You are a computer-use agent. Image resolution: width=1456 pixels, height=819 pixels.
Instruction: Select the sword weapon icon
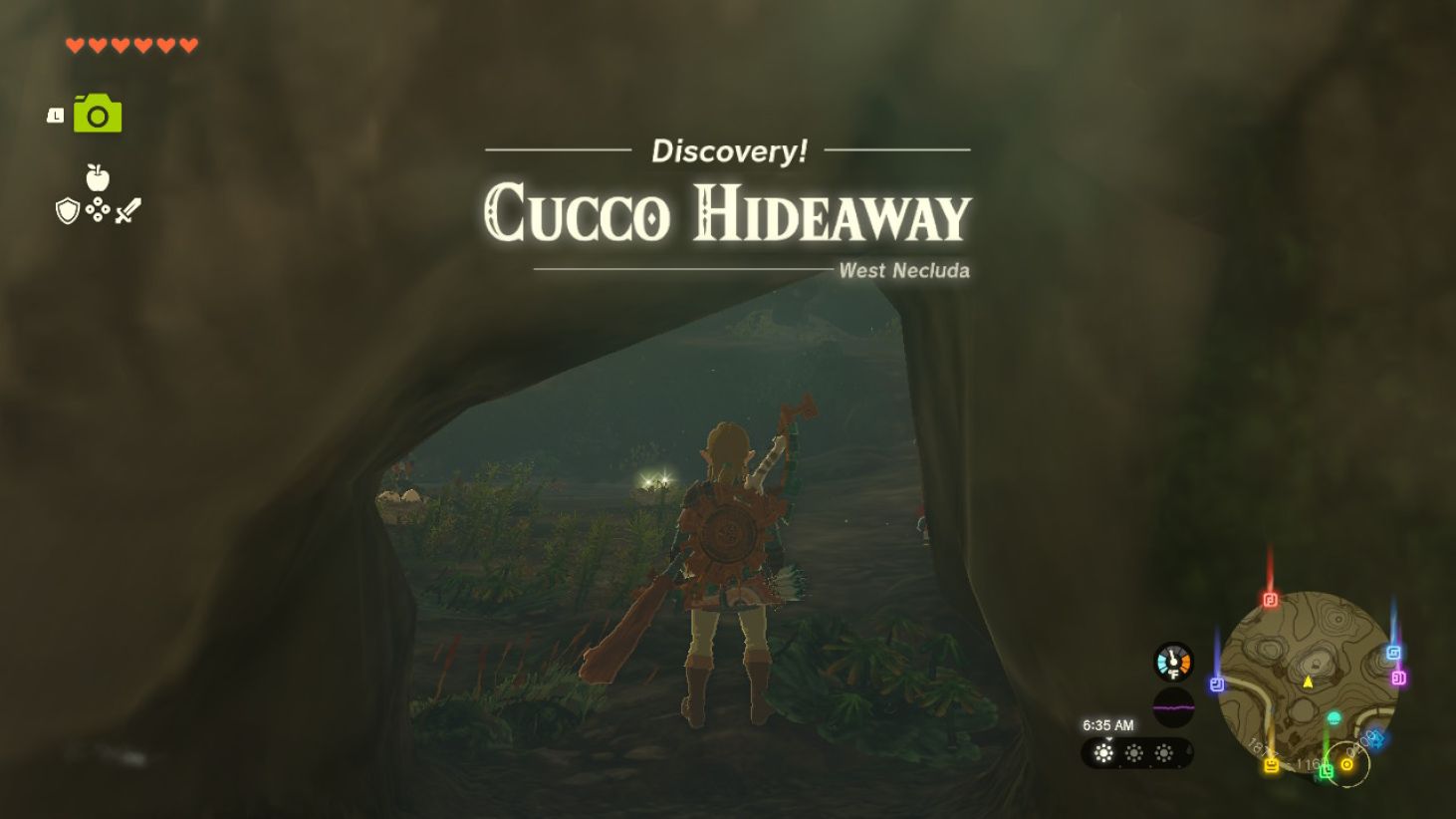pyautogui.click(x=128, y=208)
